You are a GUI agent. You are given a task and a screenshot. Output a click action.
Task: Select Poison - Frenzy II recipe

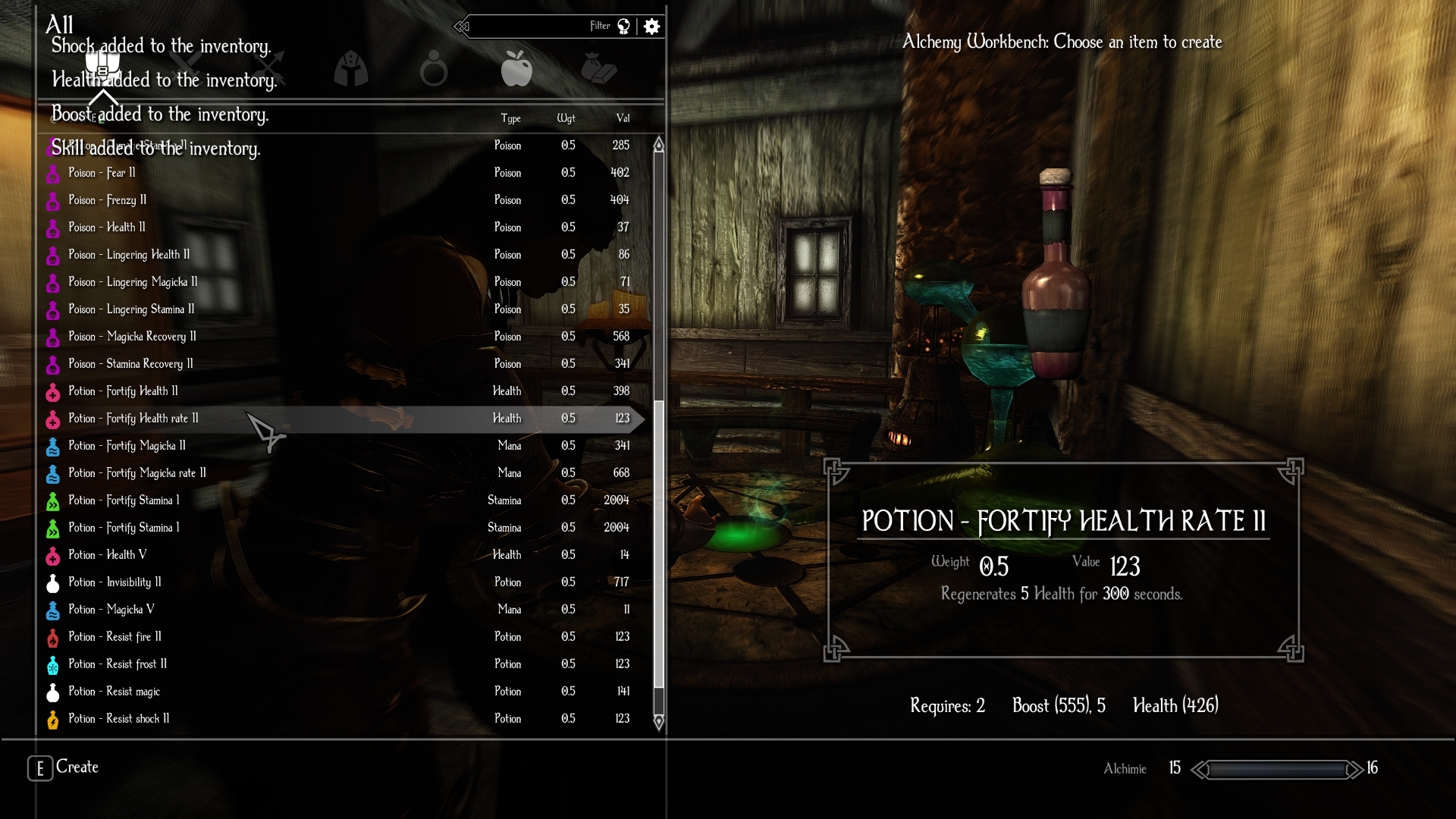pos(107,200)
